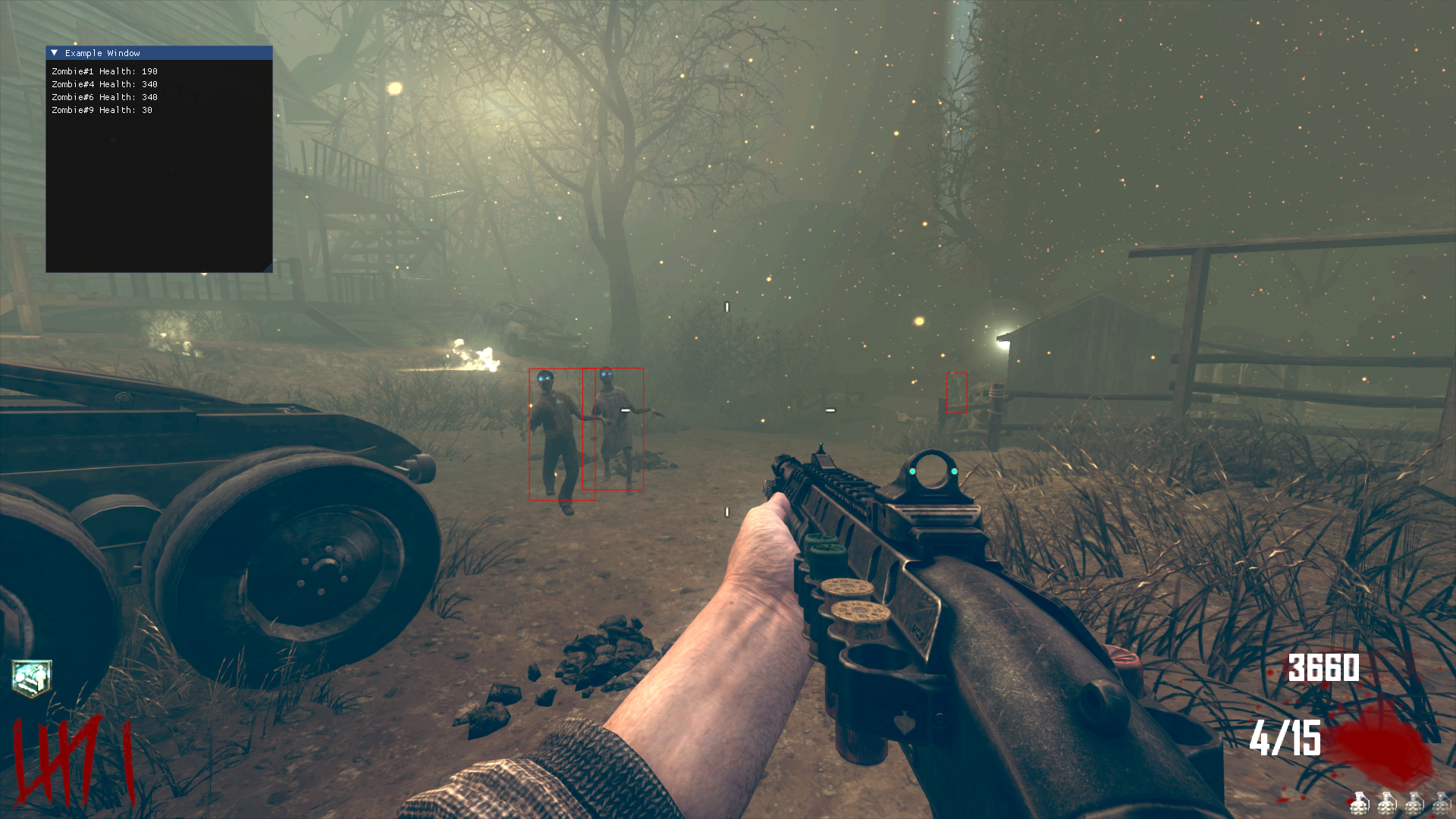
Task: Toggle the ESP box on the robed zombie
Action: tap(614, 428)
